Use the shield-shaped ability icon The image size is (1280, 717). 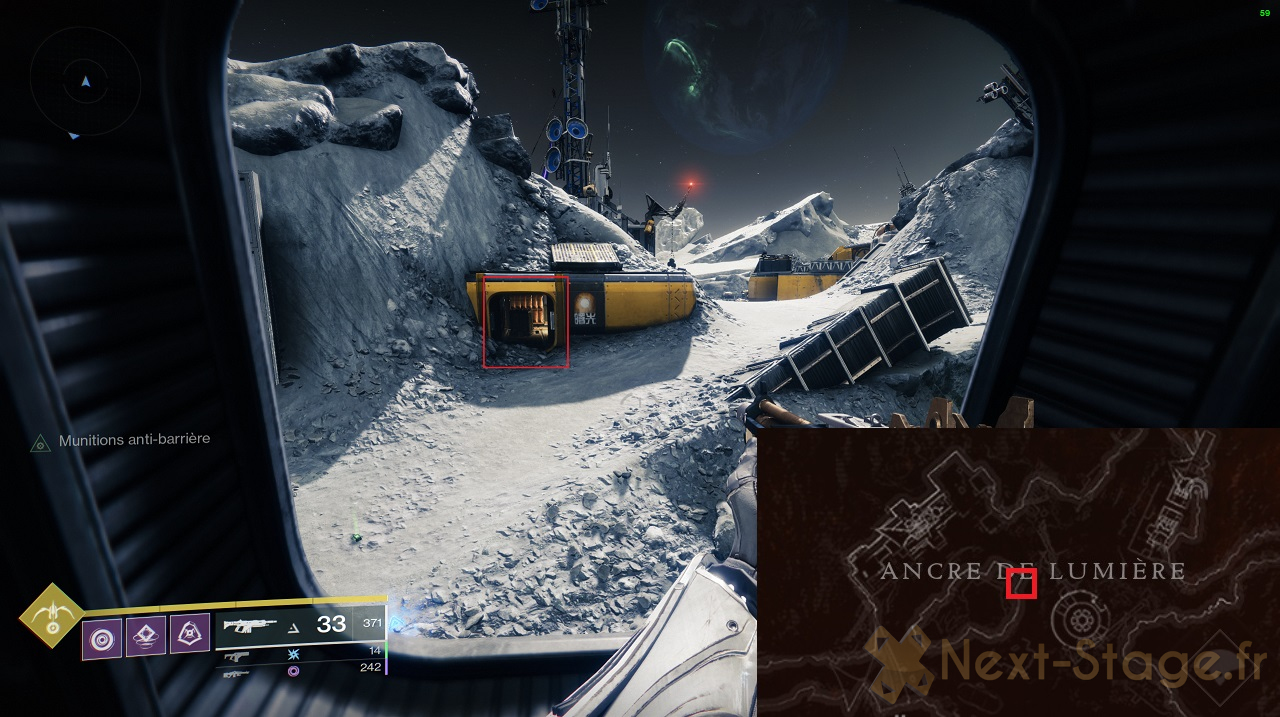tap(189, 633)
